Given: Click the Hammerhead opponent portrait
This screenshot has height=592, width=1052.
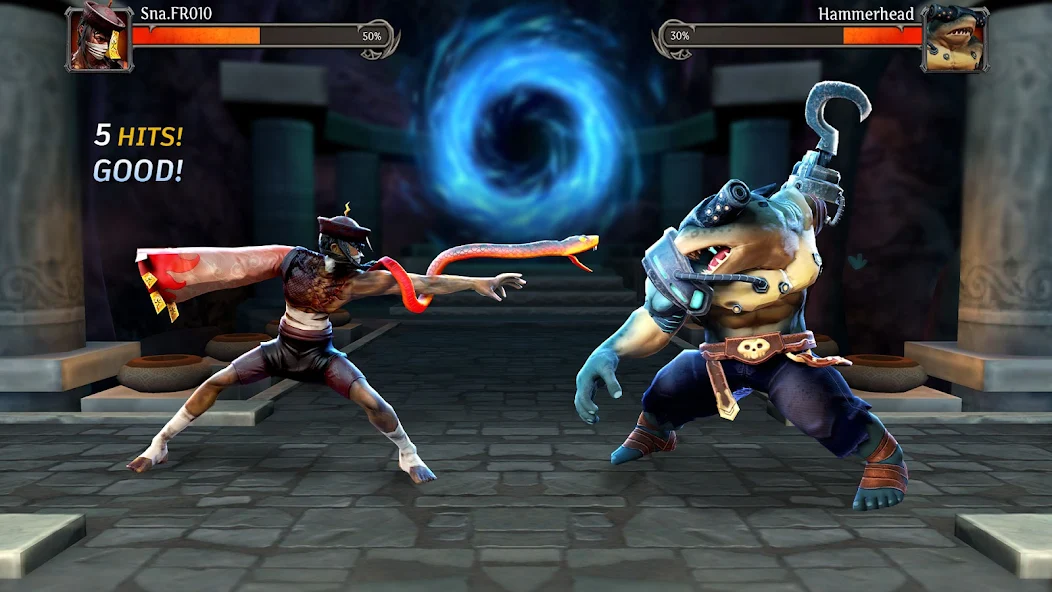Looking at the screenshot, I should [953, 38].
